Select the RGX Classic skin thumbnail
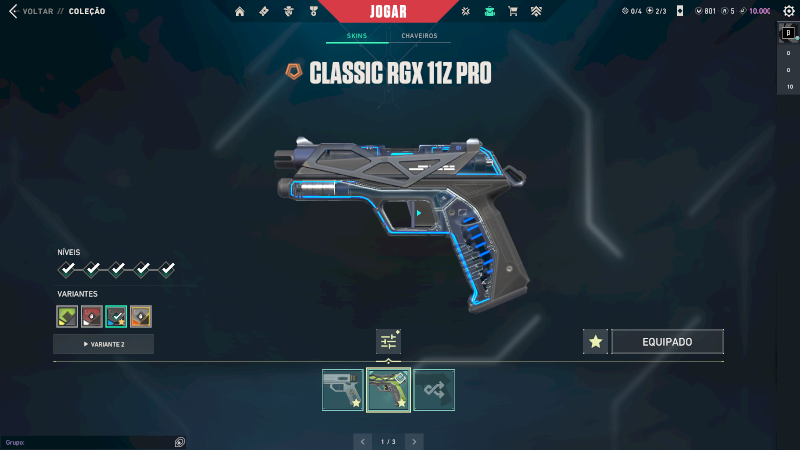800x450 pixels. pyautogui.click(x=388, y=390)
